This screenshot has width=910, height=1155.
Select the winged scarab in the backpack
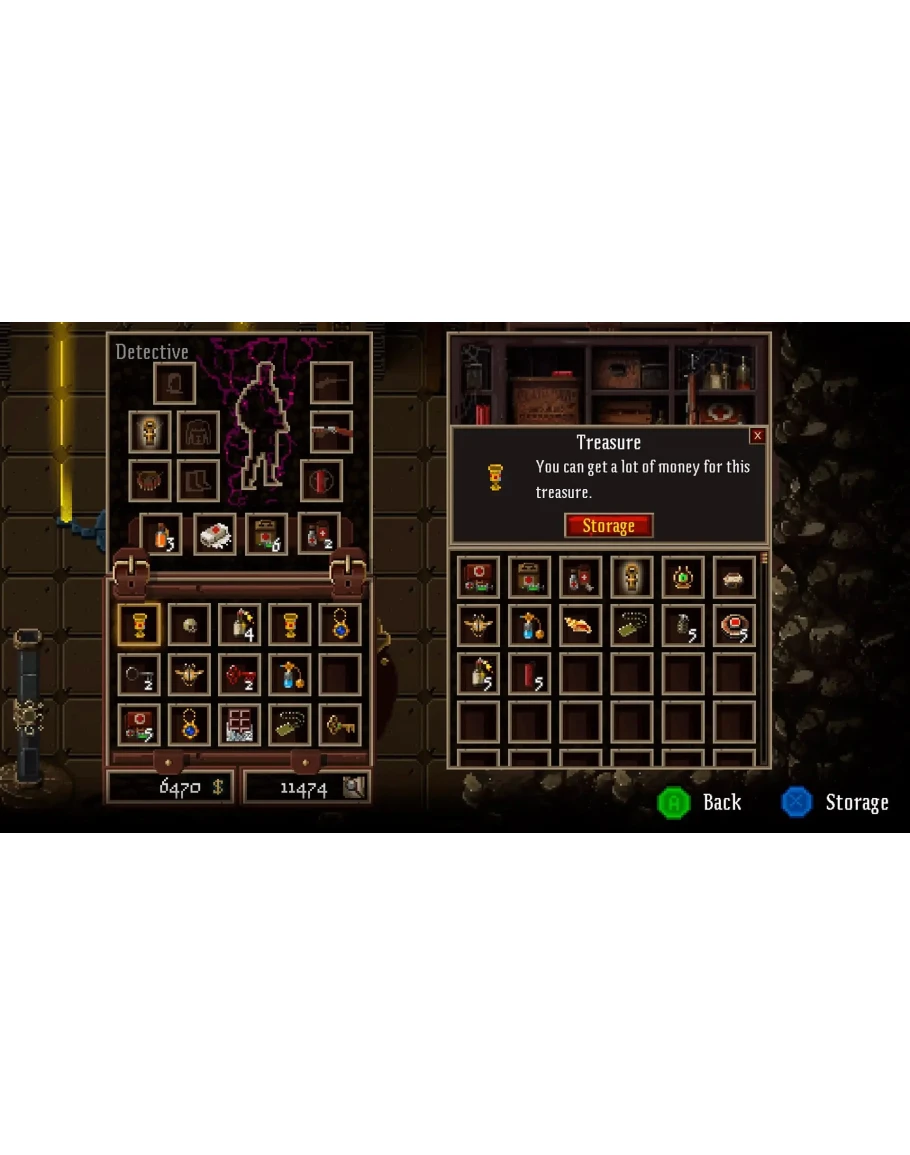(189, 675)
